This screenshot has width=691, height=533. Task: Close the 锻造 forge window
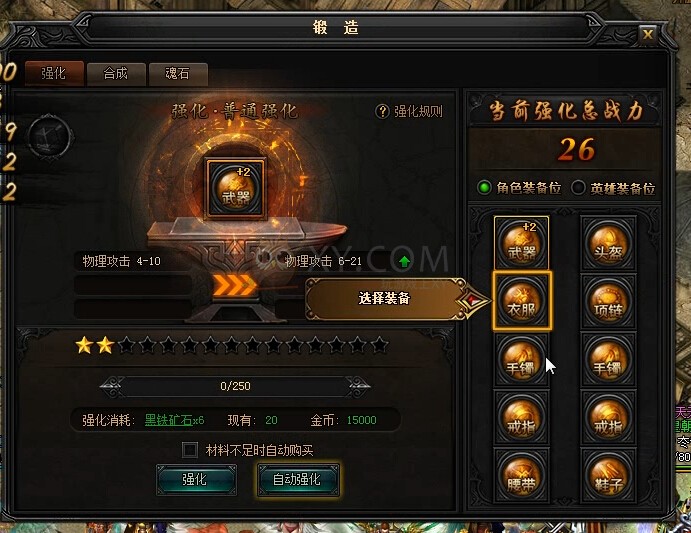pos(648,33)
